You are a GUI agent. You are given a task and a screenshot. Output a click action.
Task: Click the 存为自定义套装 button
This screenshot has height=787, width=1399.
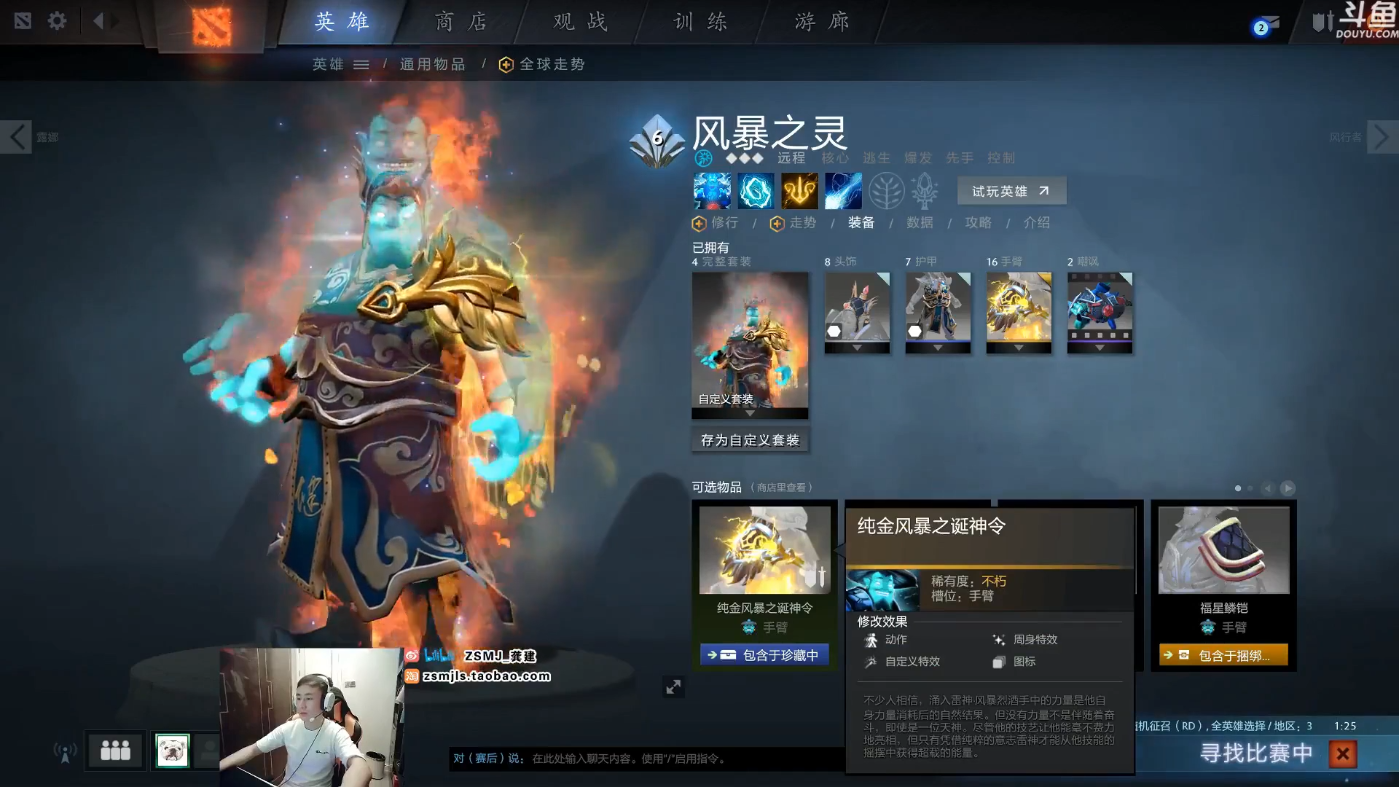(750, 439)
